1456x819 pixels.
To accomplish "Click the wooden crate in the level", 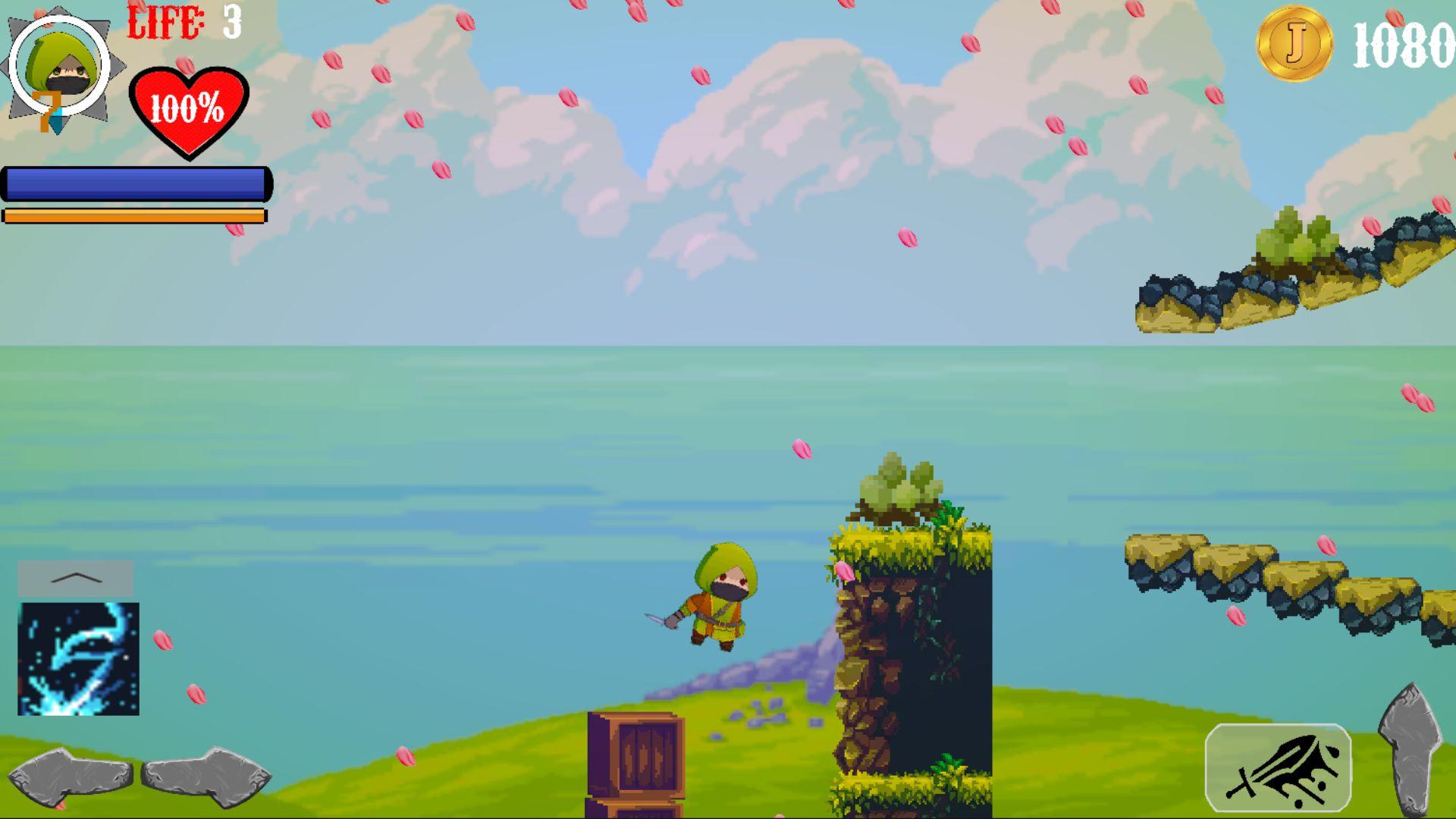I will click(637, 751).
